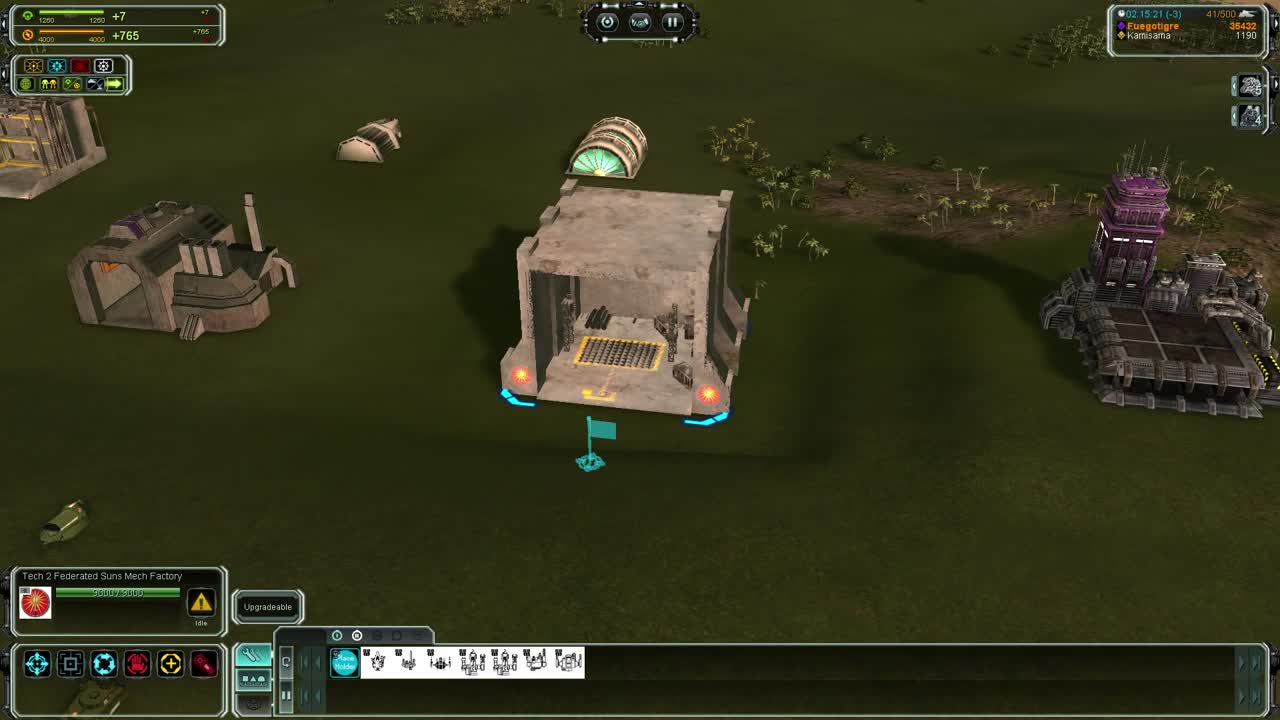Open the templates panel with shapes icon

(252, 680)
